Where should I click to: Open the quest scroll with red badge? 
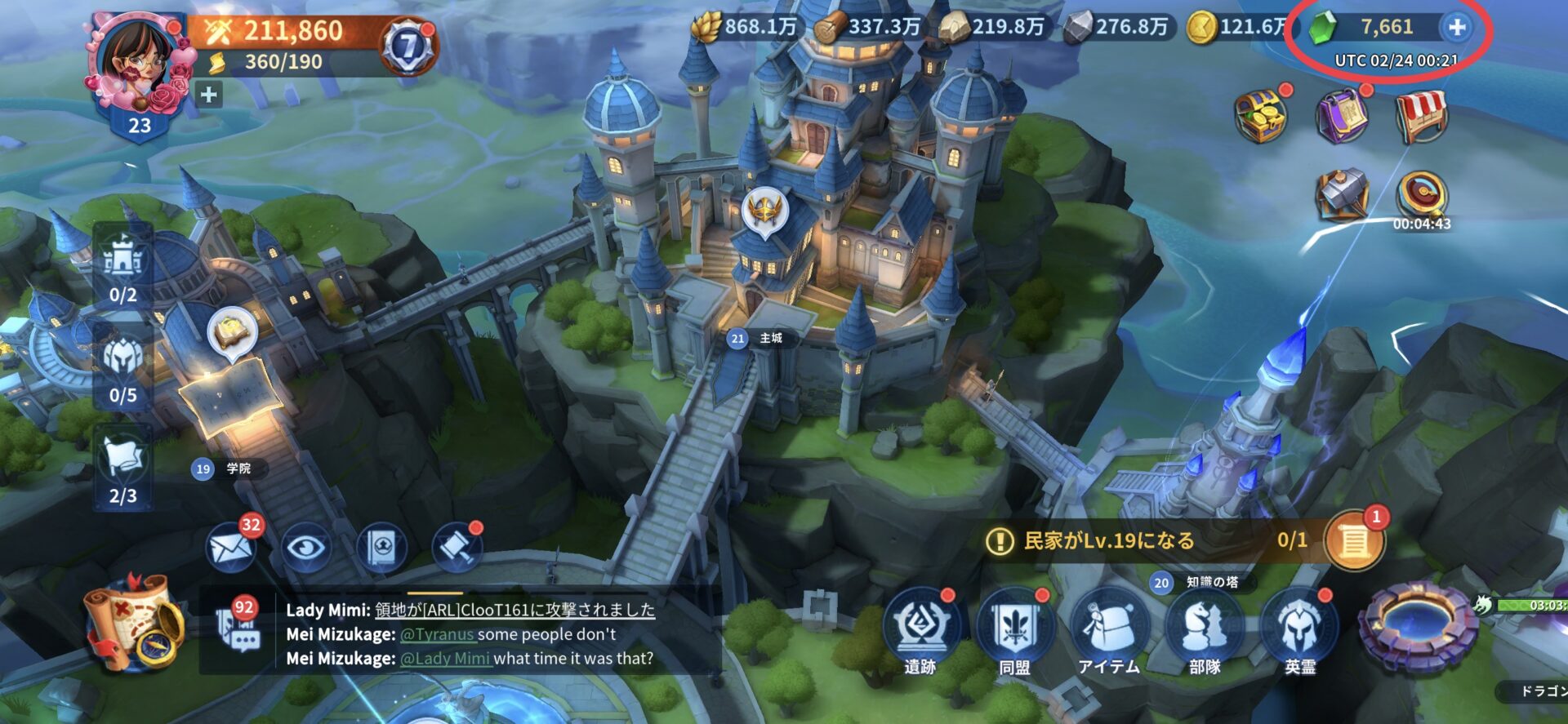pos(1355,540)
